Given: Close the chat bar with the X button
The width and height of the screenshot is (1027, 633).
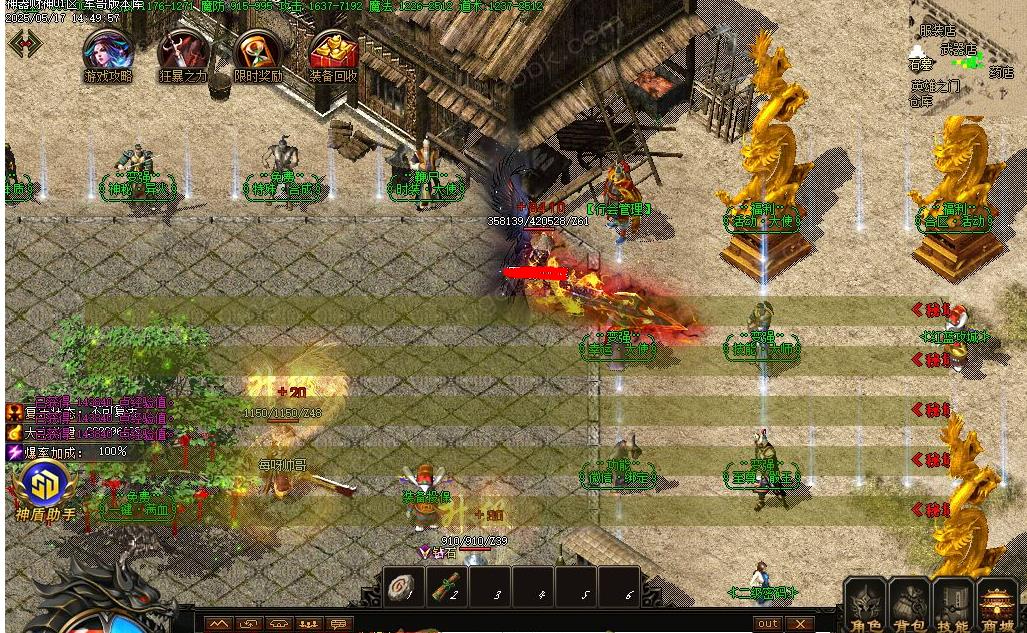Looking at the screenshot, I should tap(798, 623).
